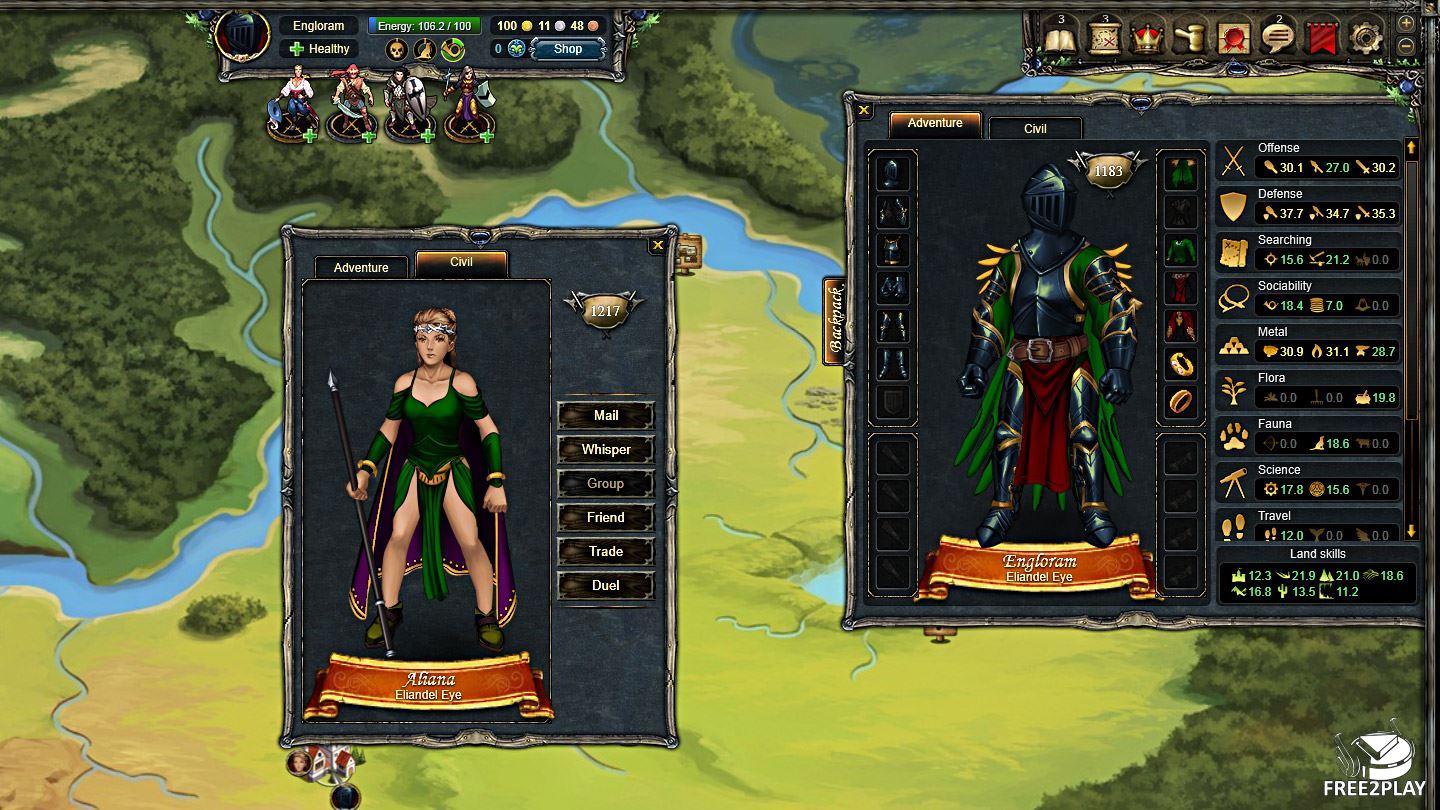Open the treasure map scroll icon
The image size is (1440, 810).
point(1104,39)
